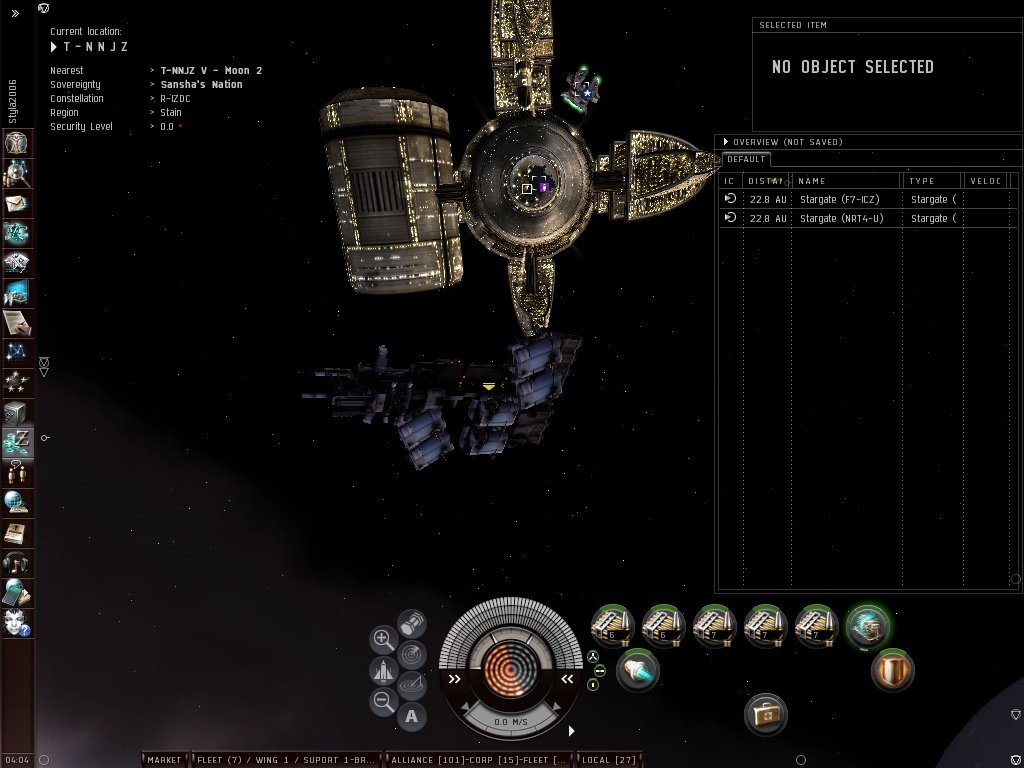
Task: Select Stargate (NRT4-U) overview row
Action: pyautogui.click(x=840, y=218)
